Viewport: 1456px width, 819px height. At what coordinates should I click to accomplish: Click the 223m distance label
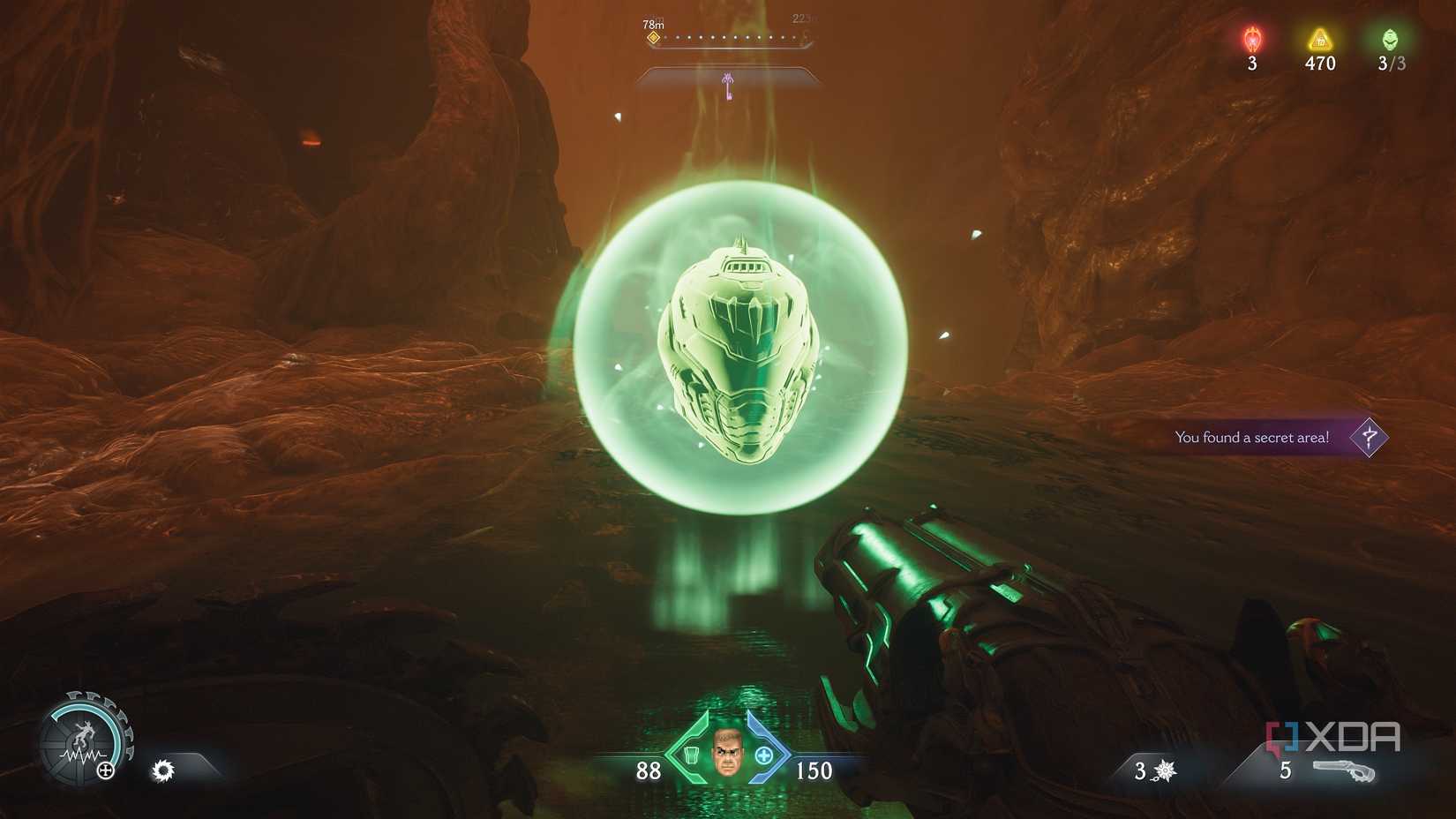pos(803,18)
